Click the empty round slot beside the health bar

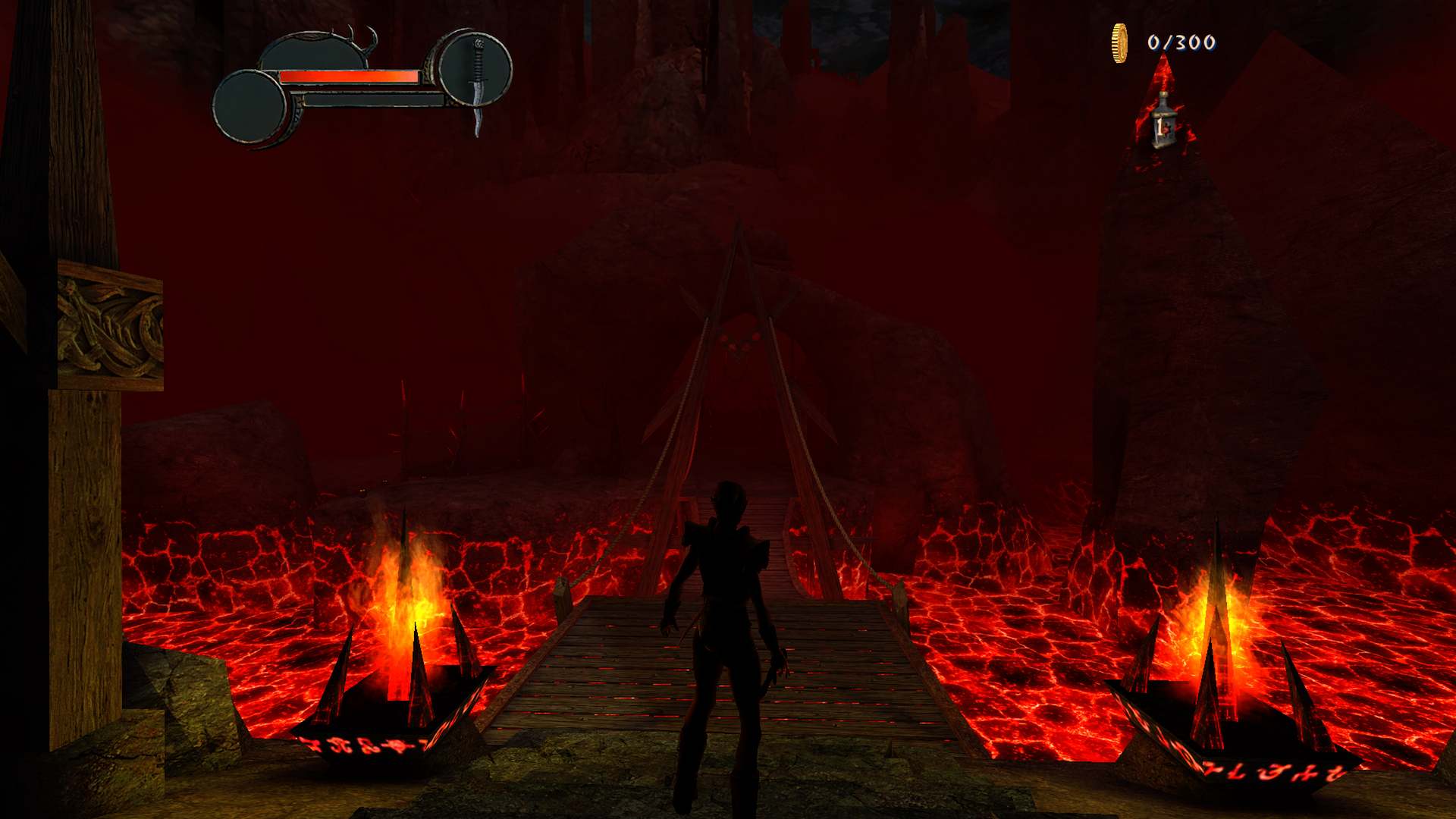pos(249,107)
